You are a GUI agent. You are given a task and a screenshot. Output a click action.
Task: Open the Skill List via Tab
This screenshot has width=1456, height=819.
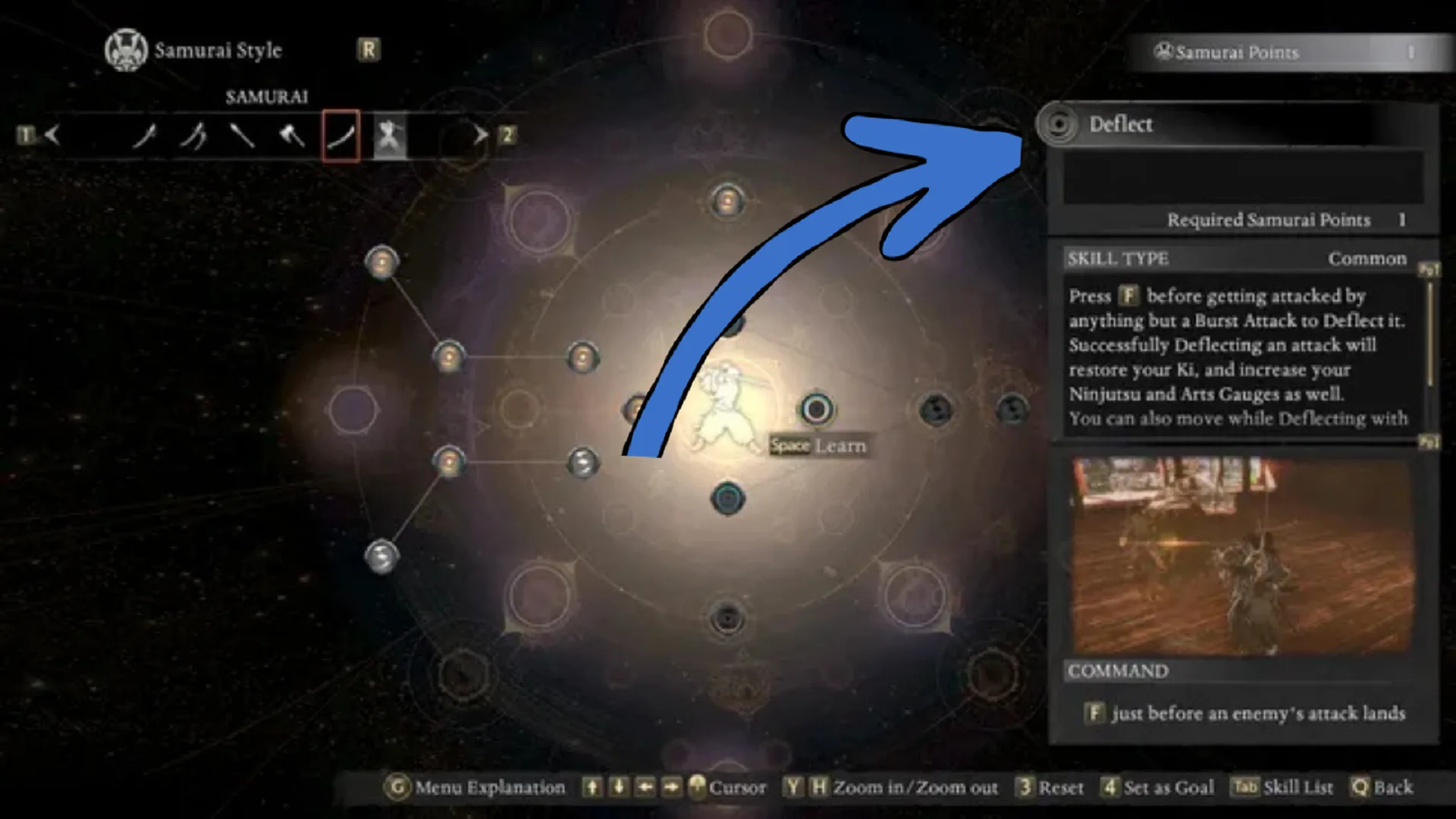(1244, 787)
